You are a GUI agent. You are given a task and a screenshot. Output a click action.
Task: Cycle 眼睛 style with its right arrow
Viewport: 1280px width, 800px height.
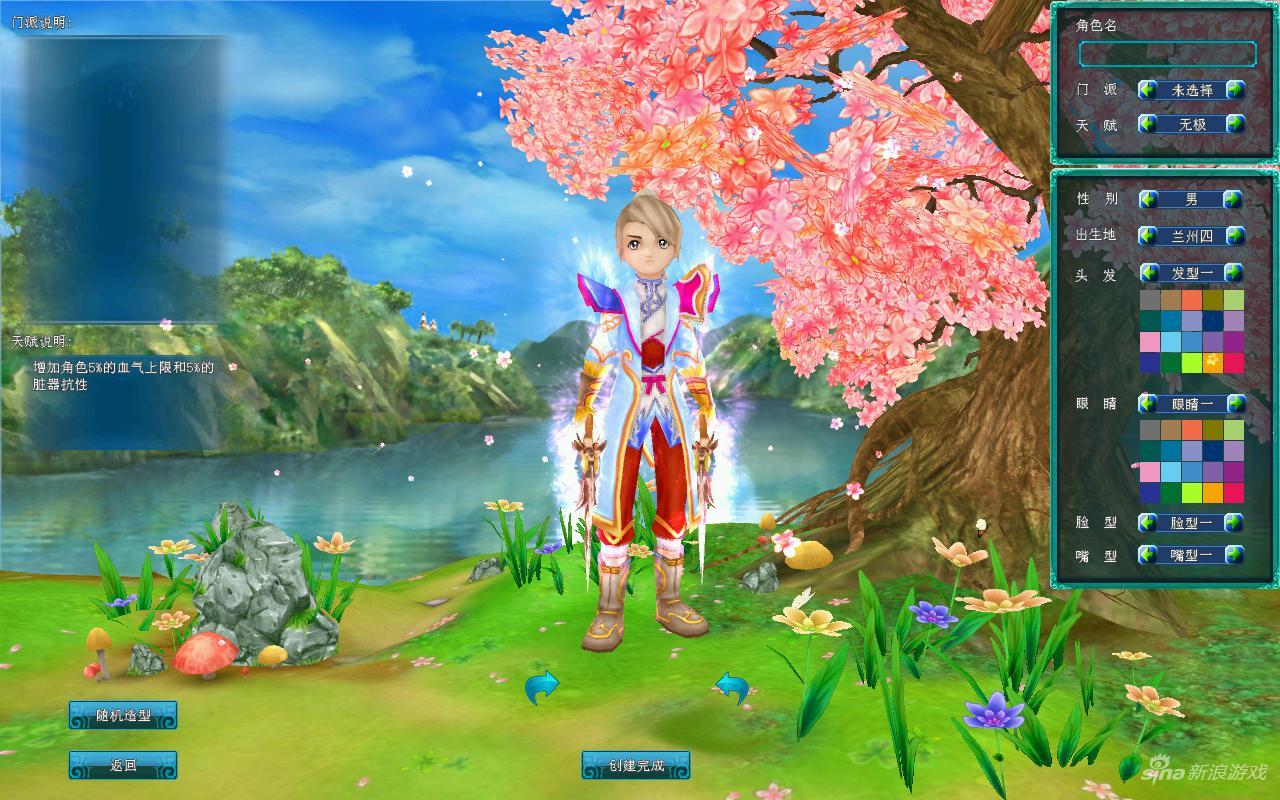(1236, 404)
